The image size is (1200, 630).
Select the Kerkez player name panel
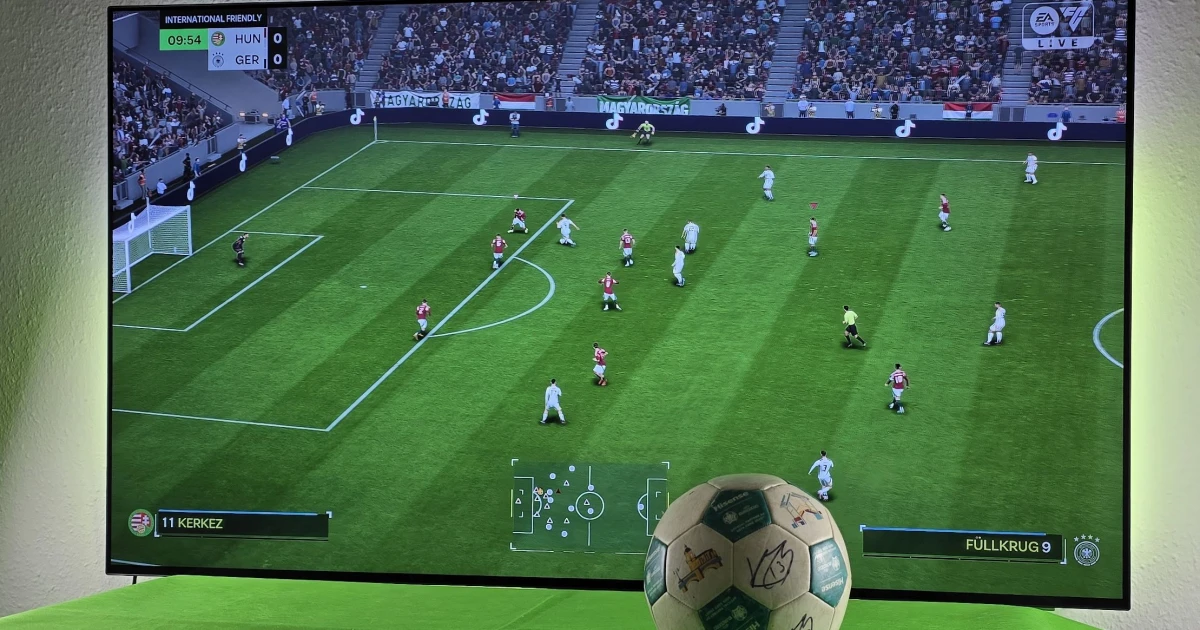tap(243, 524)
